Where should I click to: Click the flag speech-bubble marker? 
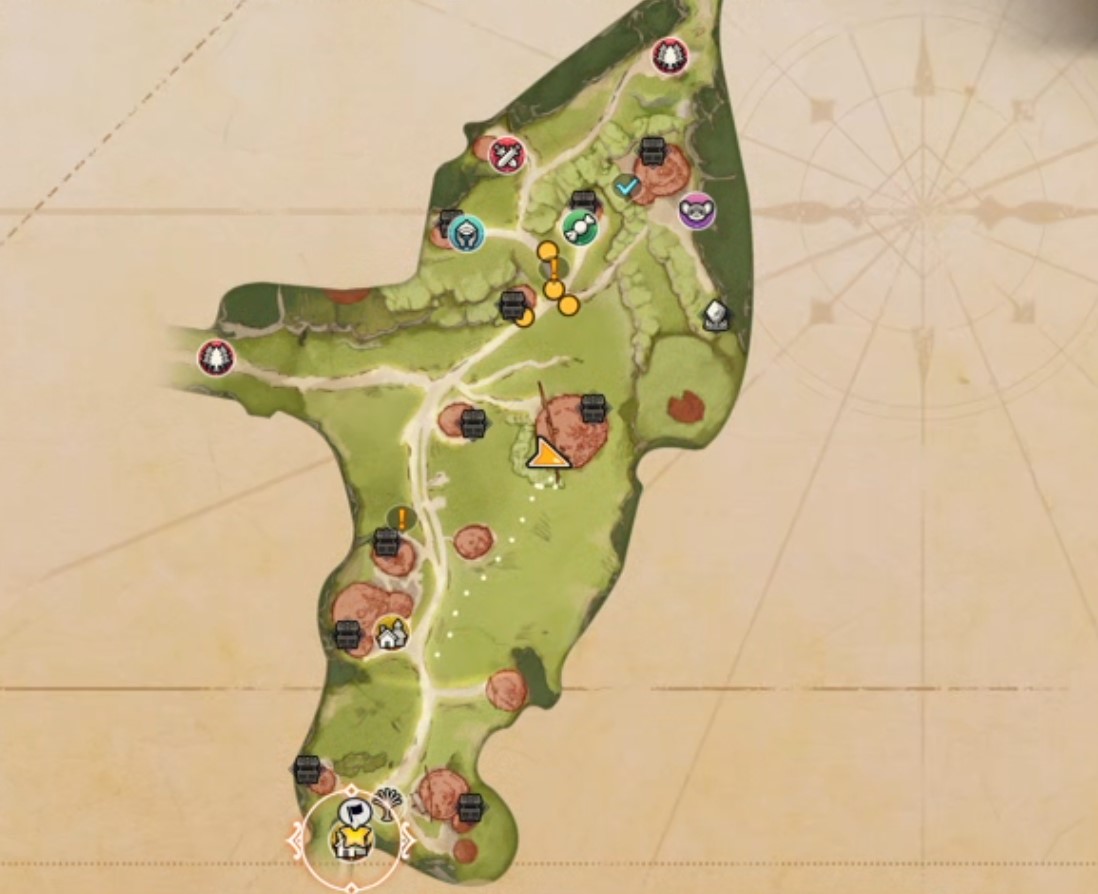pyautogui.click(x=354, y=811)
